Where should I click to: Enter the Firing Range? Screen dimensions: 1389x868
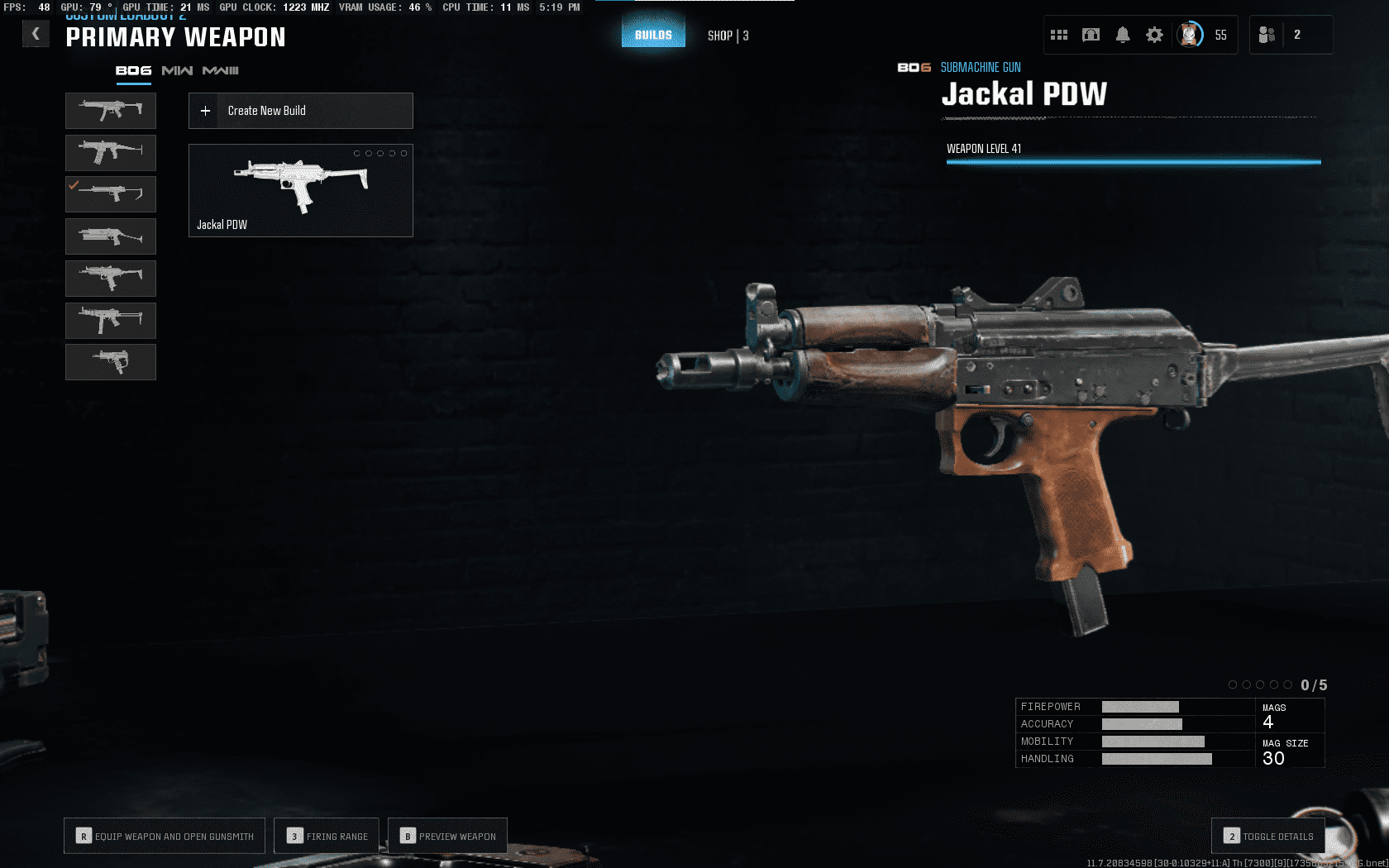coord(327,836)
